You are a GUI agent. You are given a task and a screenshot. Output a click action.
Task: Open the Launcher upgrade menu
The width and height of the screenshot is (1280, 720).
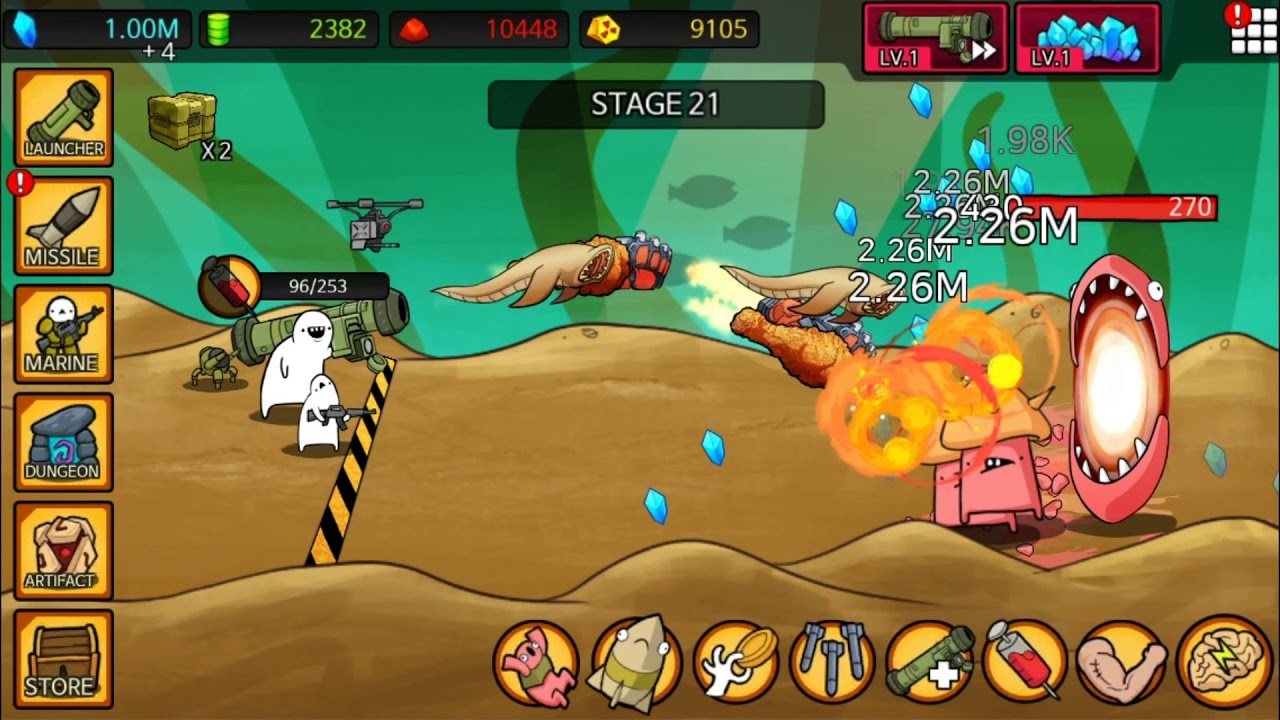[x=63, y=117]
